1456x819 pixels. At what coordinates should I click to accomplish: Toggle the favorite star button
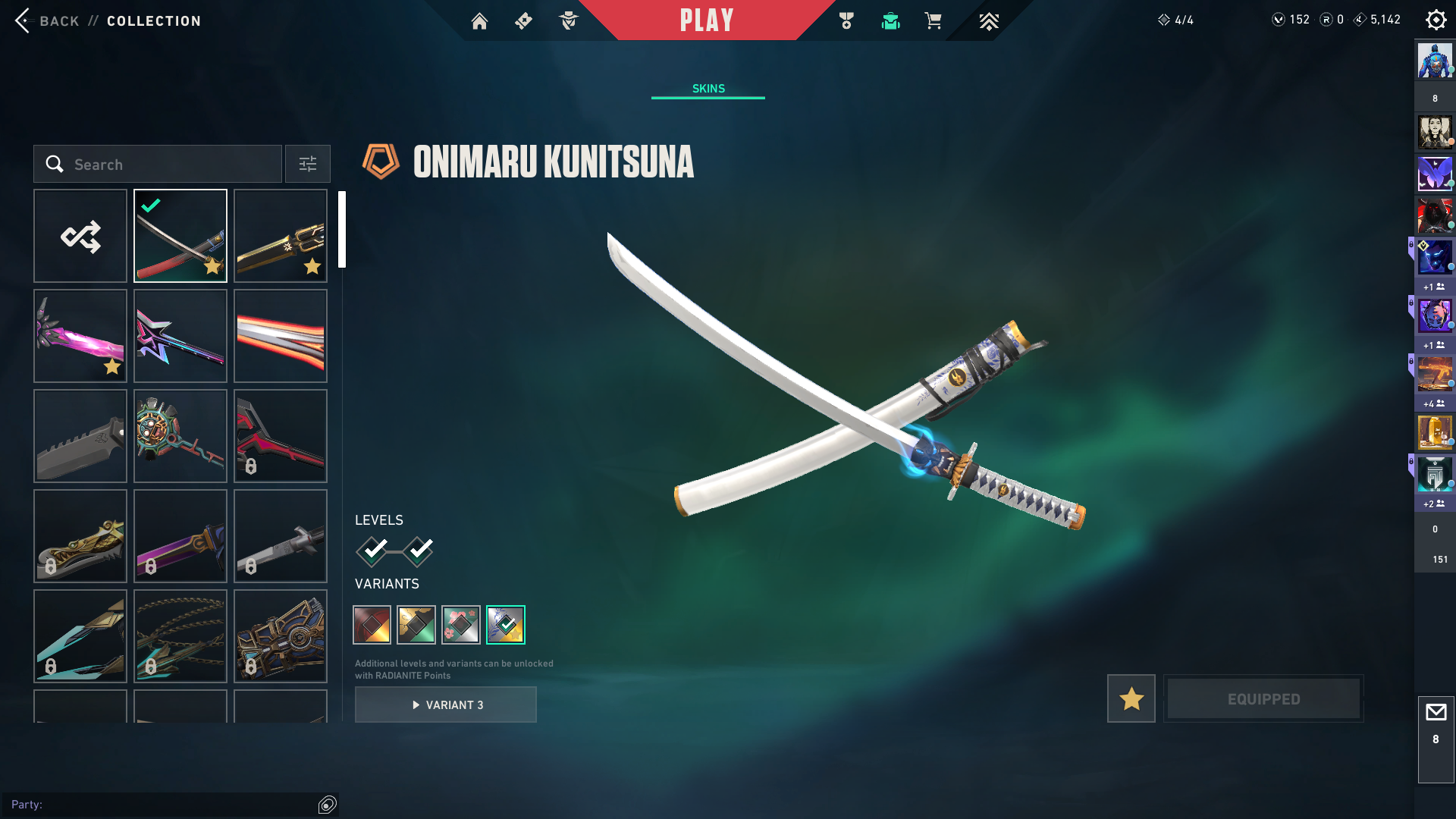pyautogui.click(x=1131, y=698)
